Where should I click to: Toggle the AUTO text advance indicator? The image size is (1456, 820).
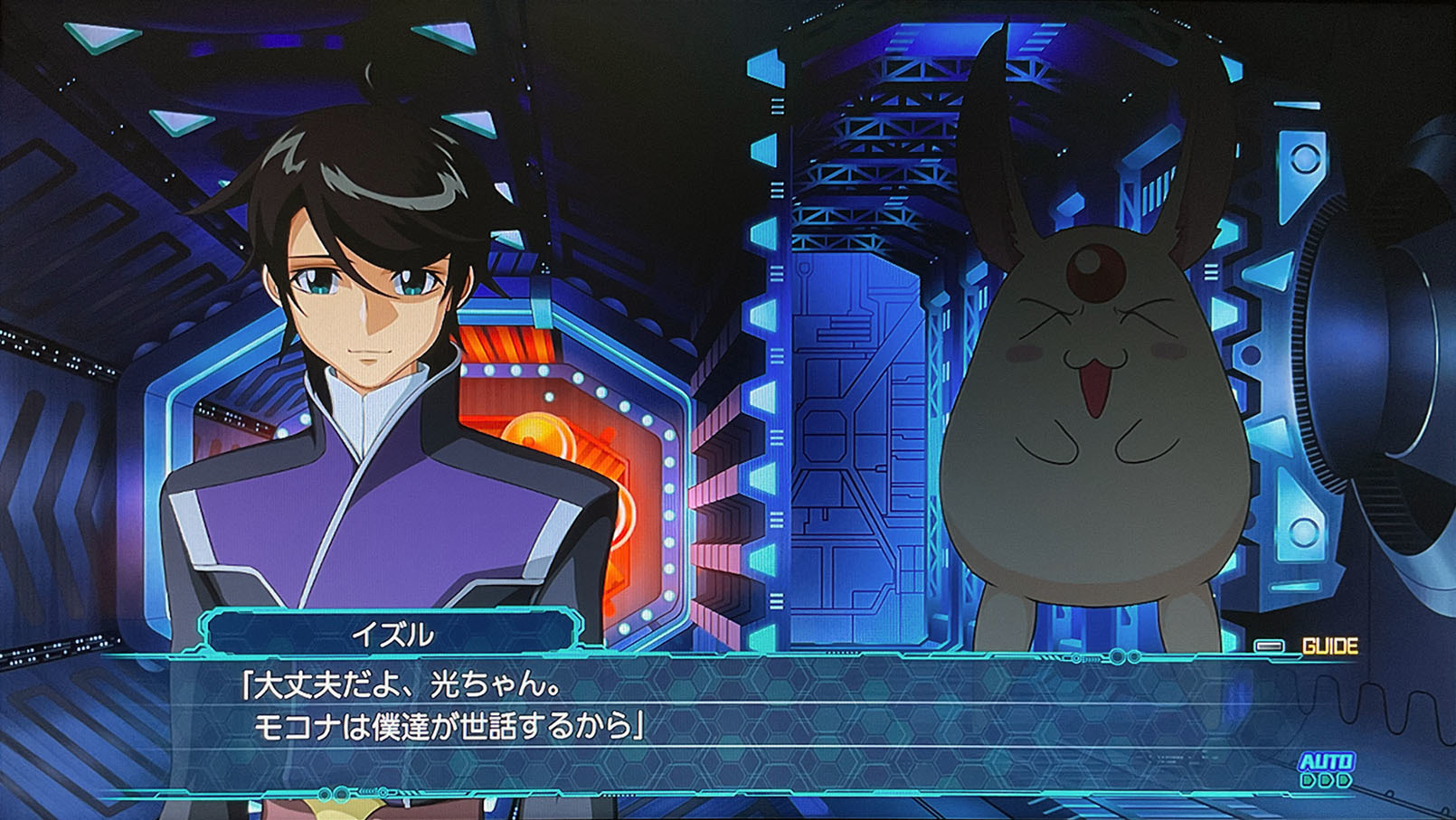pyautogui.click(x=1326, y=768)
